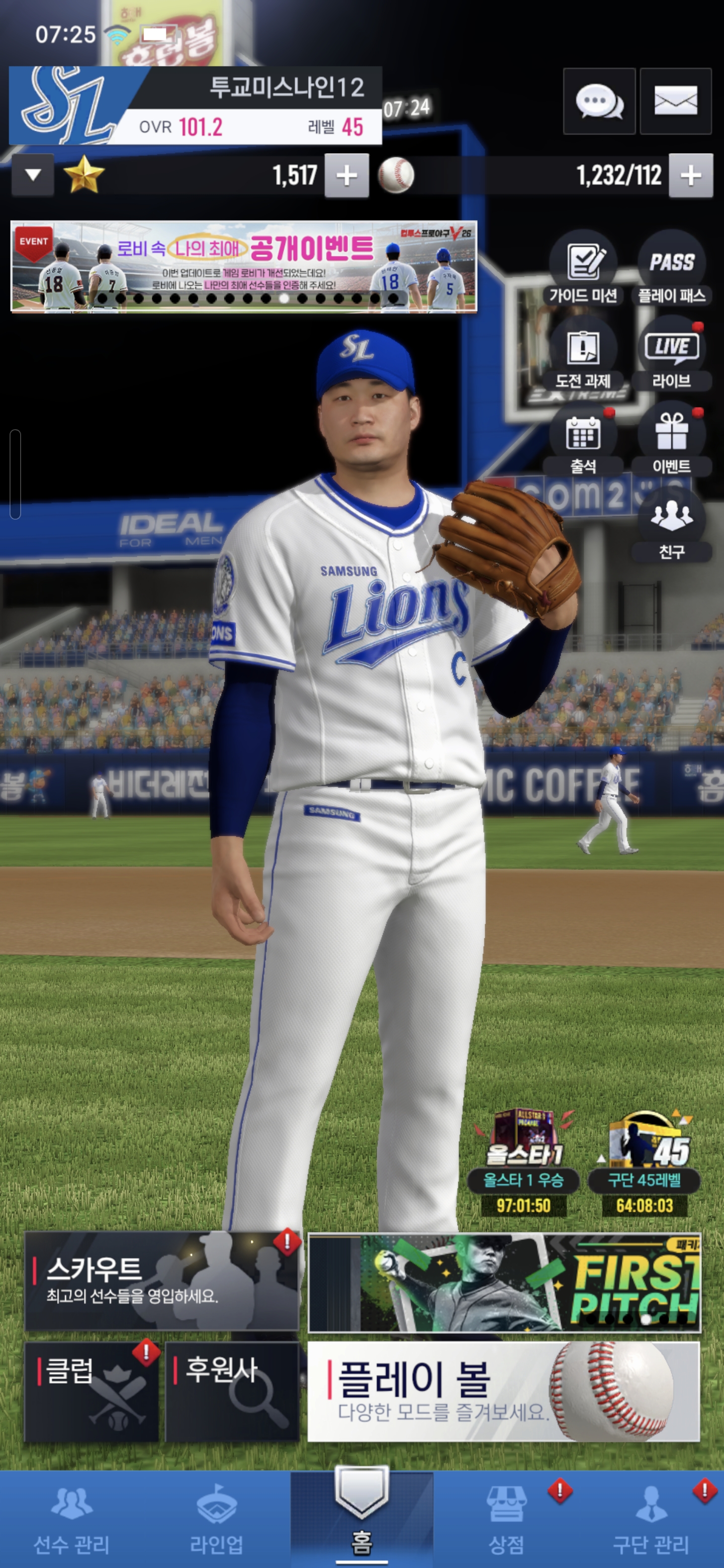Open the 출석 attendance calendar
Screen dimensions: 724x1568
583,439
